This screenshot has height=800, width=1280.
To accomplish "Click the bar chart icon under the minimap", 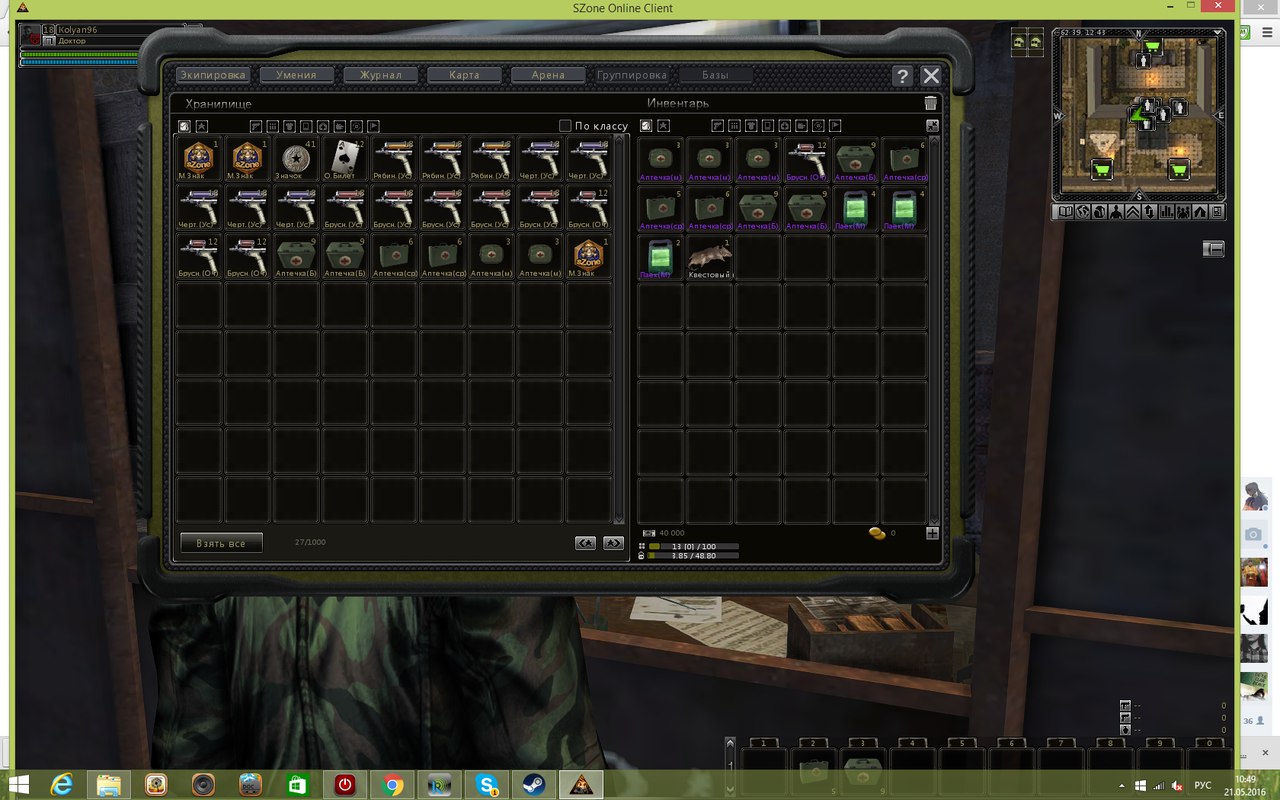I will point(1166,212).
